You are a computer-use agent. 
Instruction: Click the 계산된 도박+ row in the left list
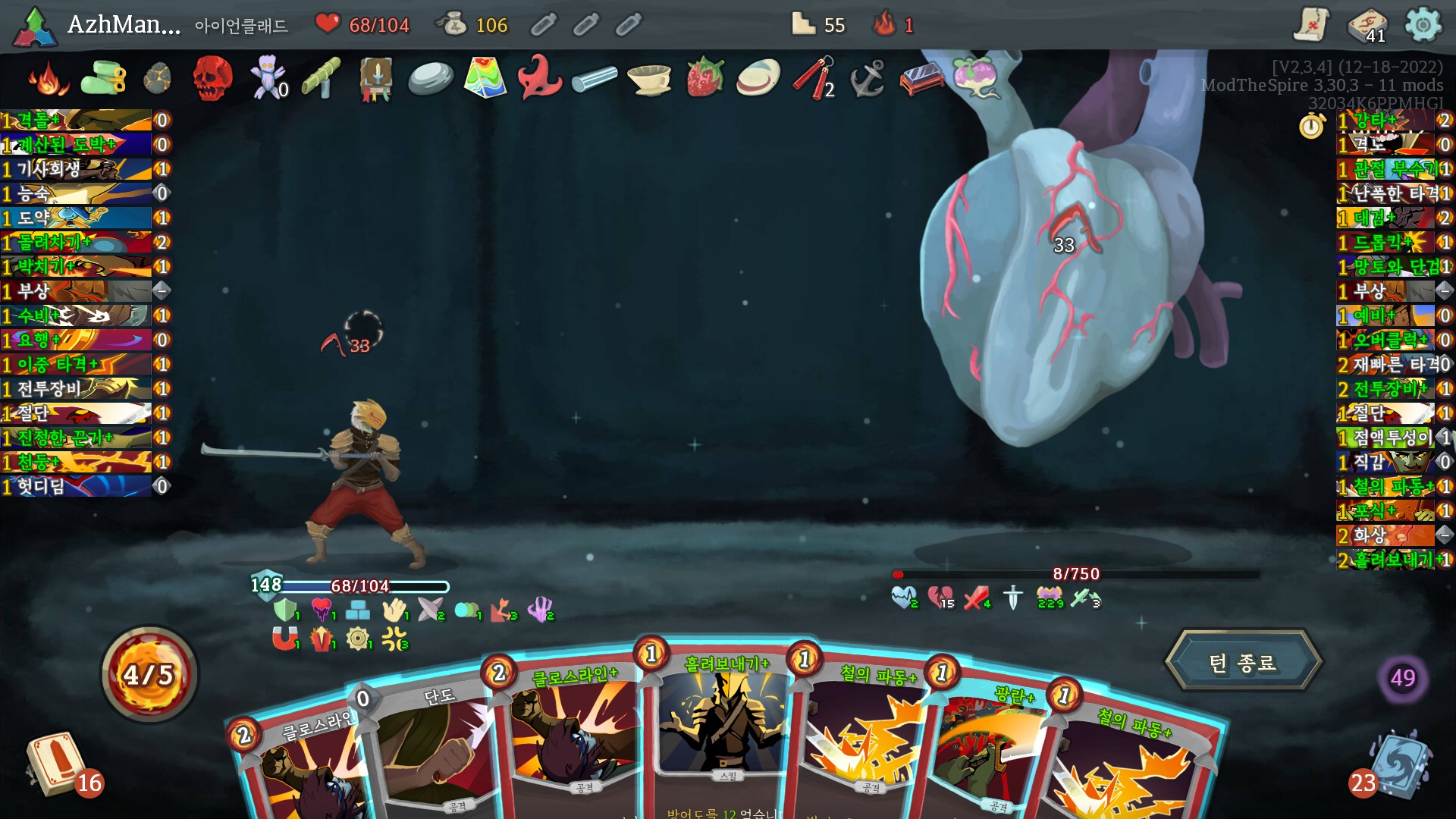pos(76,144)
